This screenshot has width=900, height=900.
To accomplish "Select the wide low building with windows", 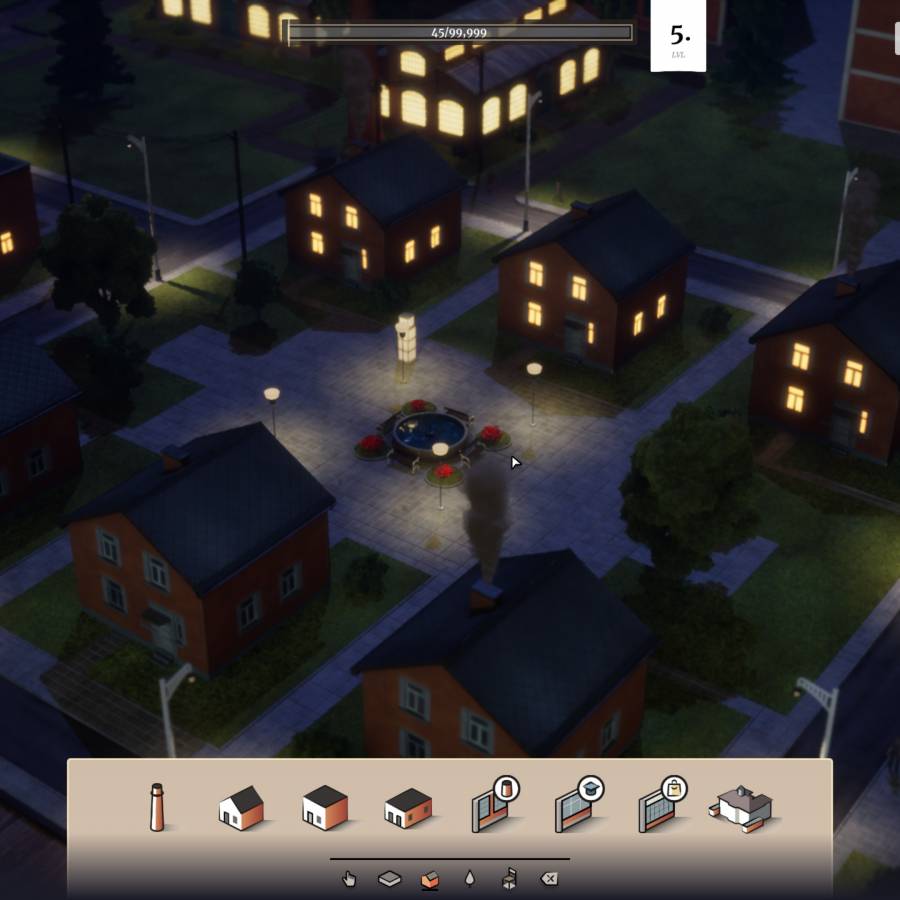I will [408, 807].
